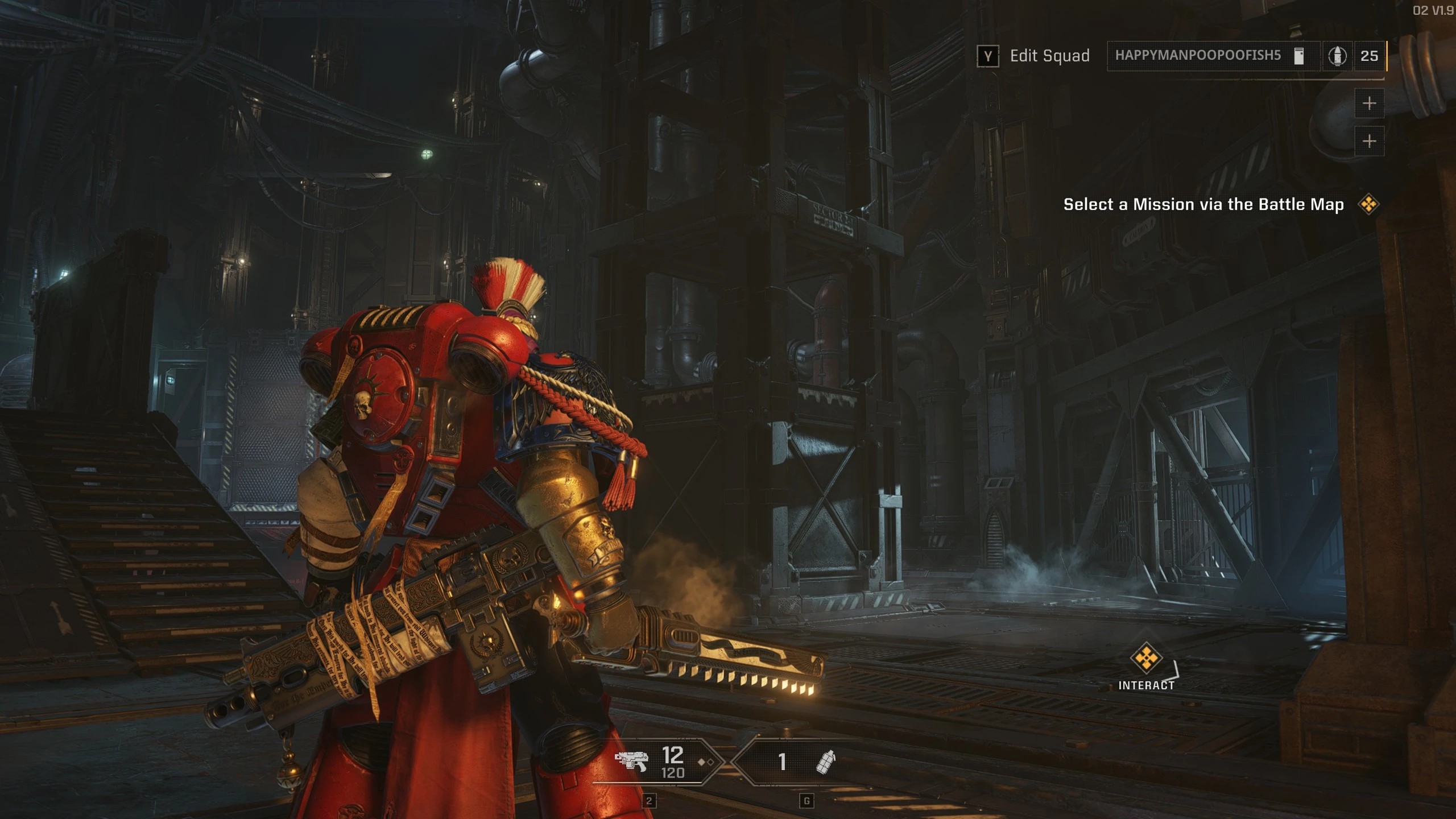Select the bolt rifle weapon icon
The image size is (1456, 819).
tap(631, 760)
